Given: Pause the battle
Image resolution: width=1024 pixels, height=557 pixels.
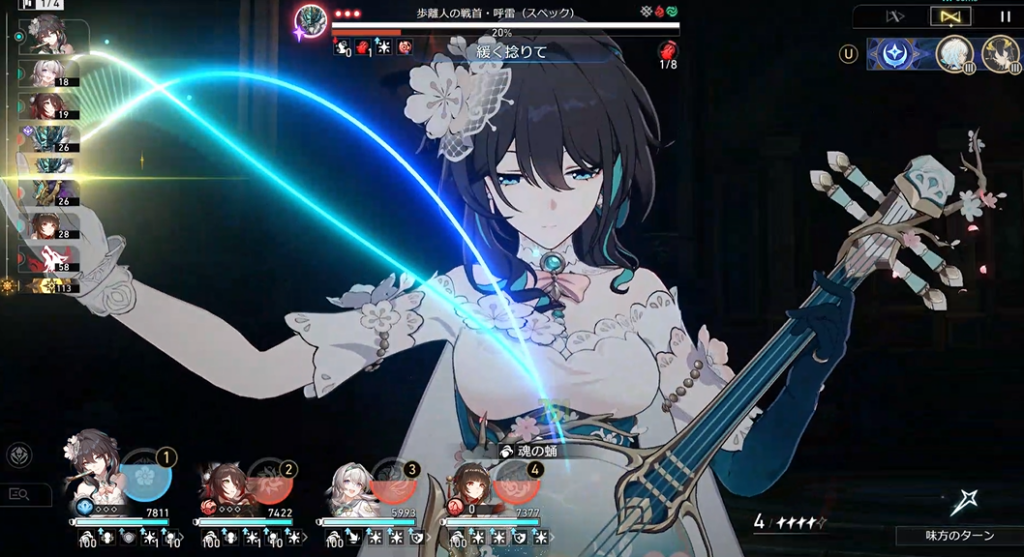Looking at the screenshot, I should [1004, 16].
